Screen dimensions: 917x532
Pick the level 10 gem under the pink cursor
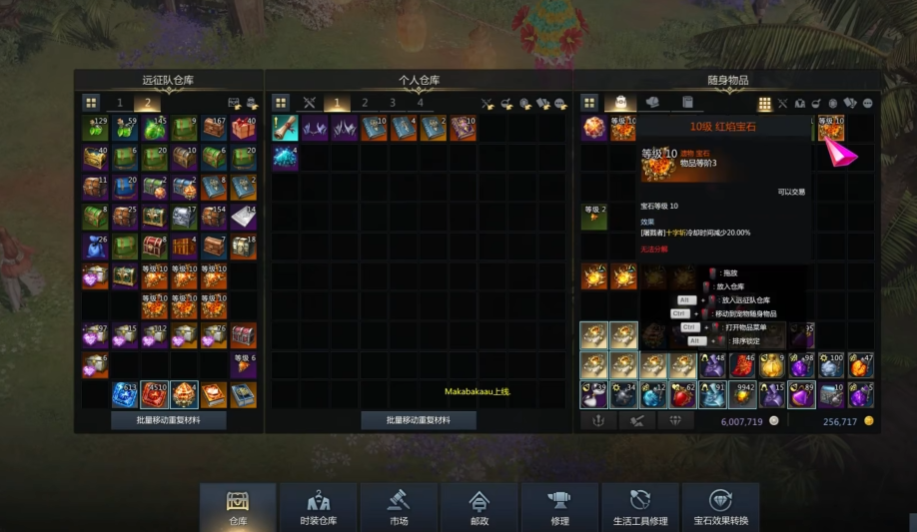tap(830, 128)
